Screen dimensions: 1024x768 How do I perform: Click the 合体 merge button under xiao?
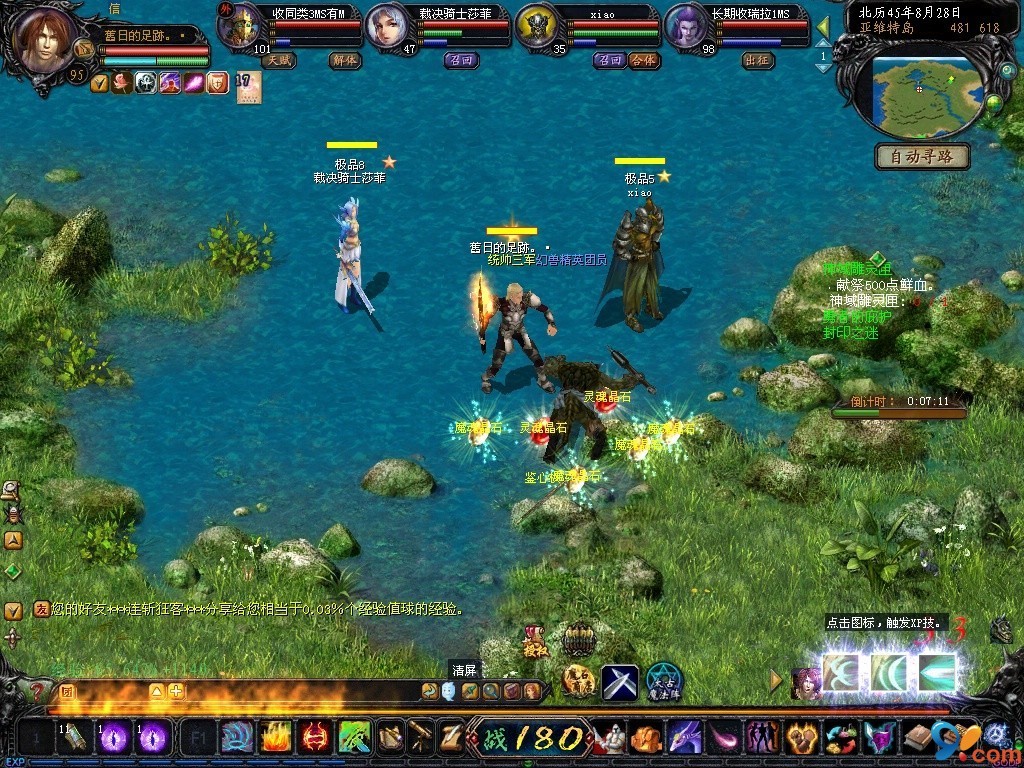(x=644, y=60)
